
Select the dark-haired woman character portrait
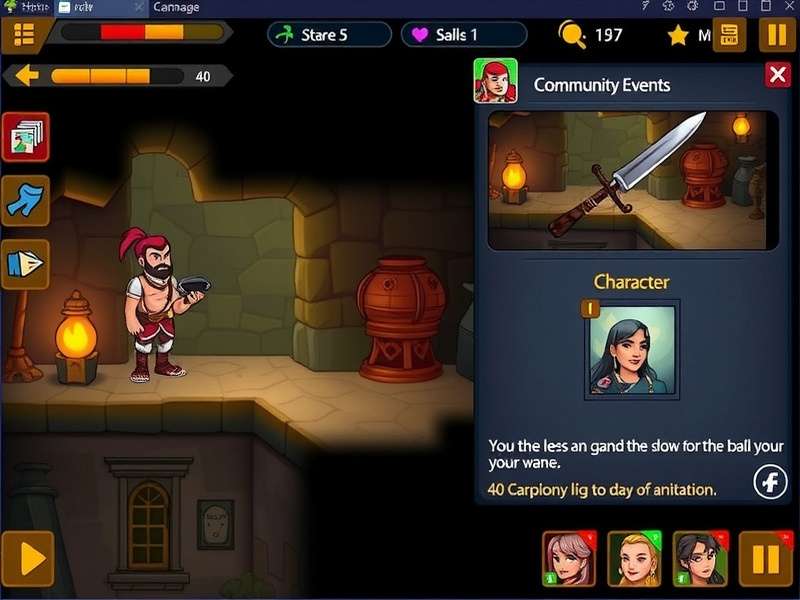[x=631, y=349]
